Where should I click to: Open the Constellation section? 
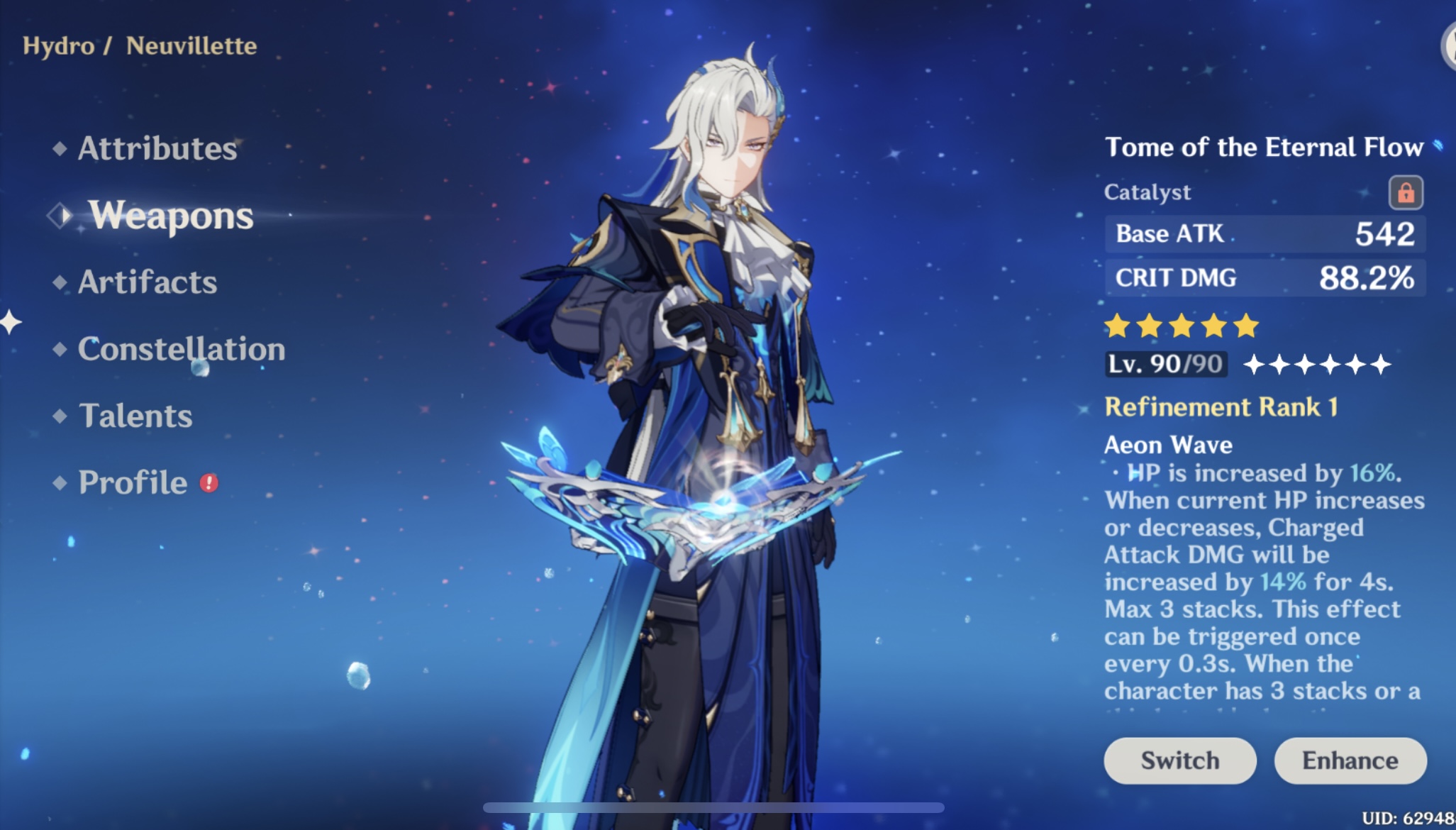point(182,348)
